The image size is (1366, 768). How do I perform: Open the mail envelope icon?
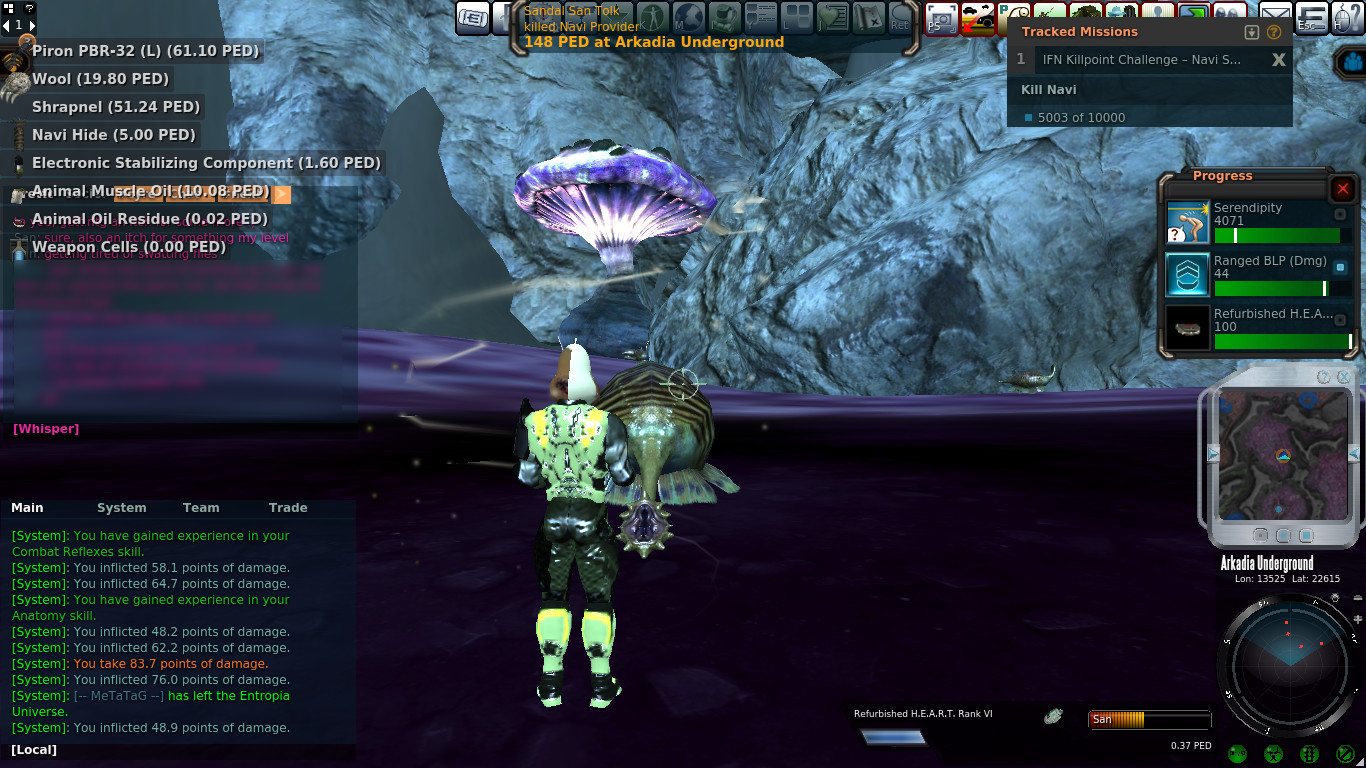coord(1274,16)
